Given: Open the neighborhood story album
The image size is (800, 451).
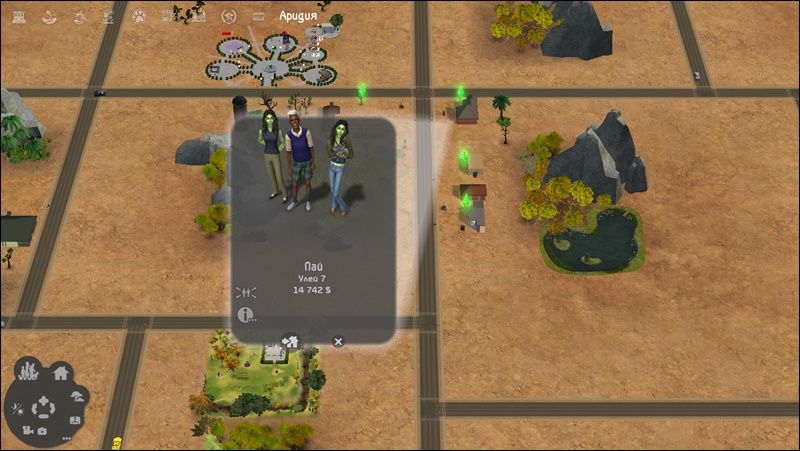Looking at the screenshot, I should (x=77, y=421).
